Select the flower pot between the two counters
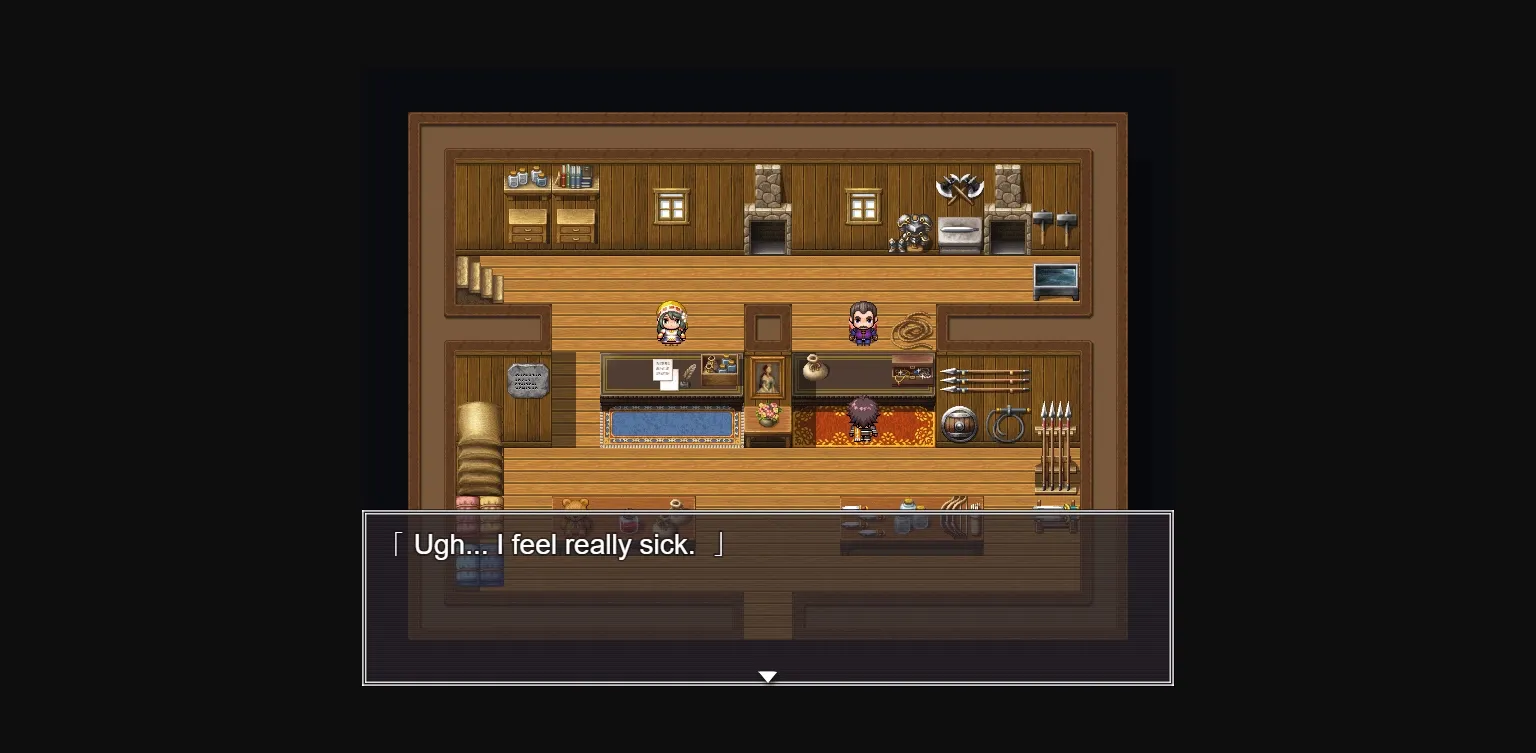 [769, 414]
